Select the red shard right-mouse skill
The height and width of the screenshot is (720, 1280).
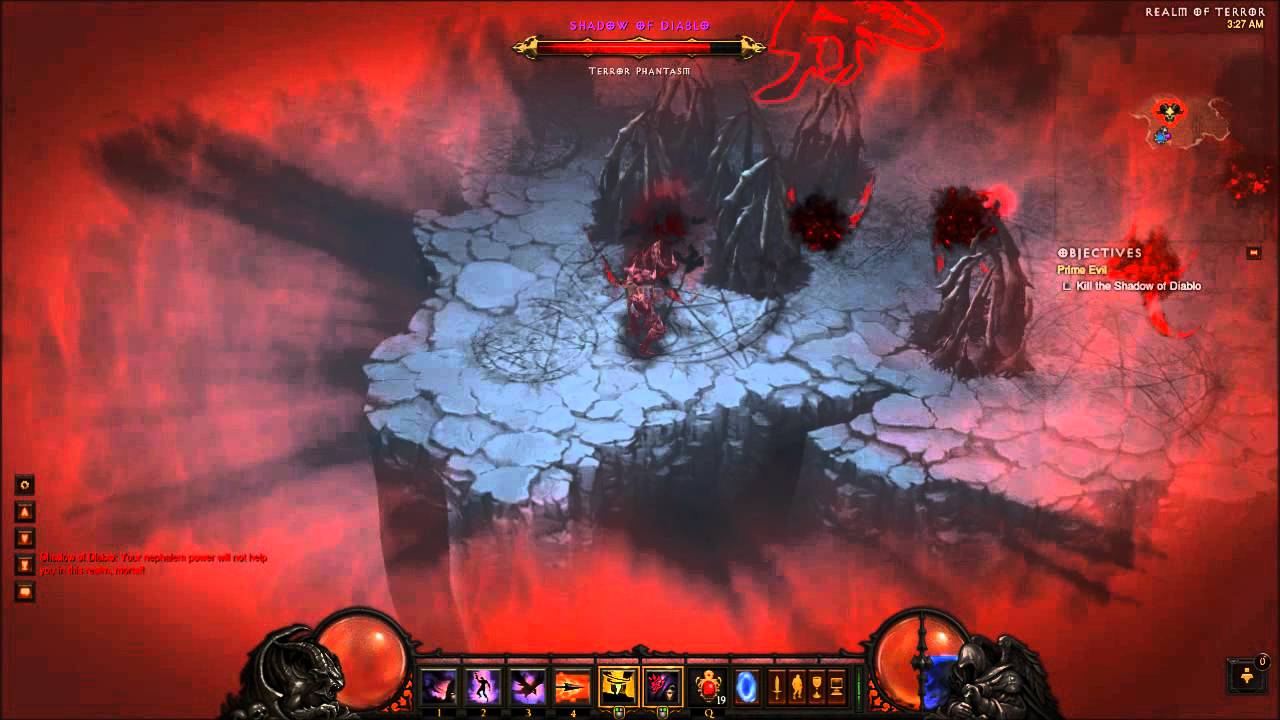pos(662,687)
